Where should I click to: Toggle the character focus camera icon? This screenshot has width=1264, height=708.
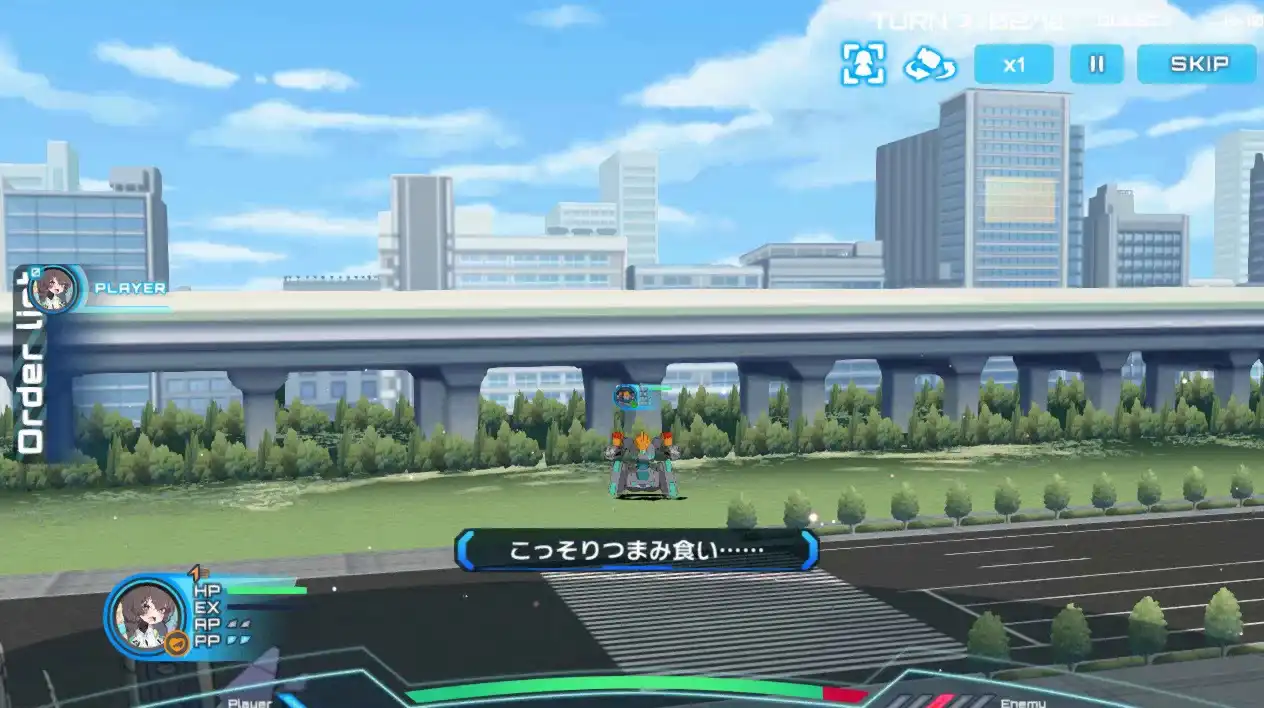(863, 64)
